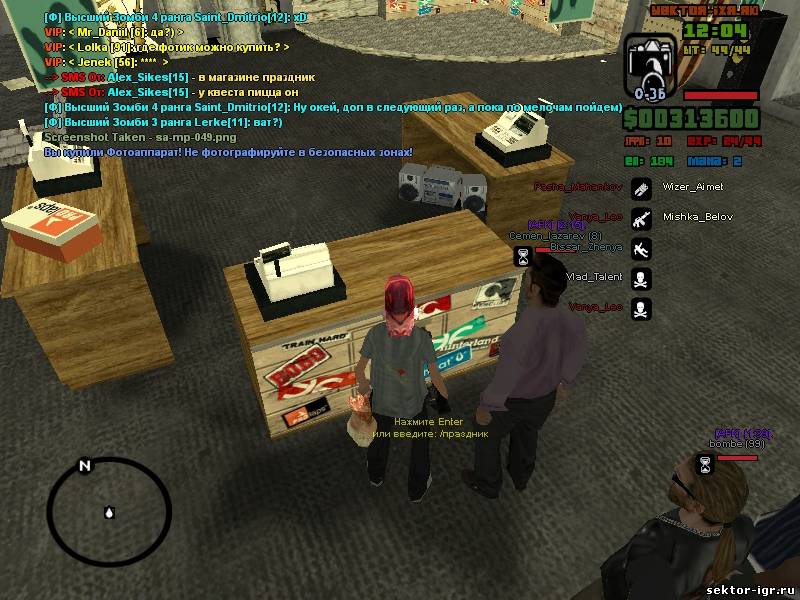Click the north indicator on the radar
This screenshot has height=600, width=800.
point(85,466)
